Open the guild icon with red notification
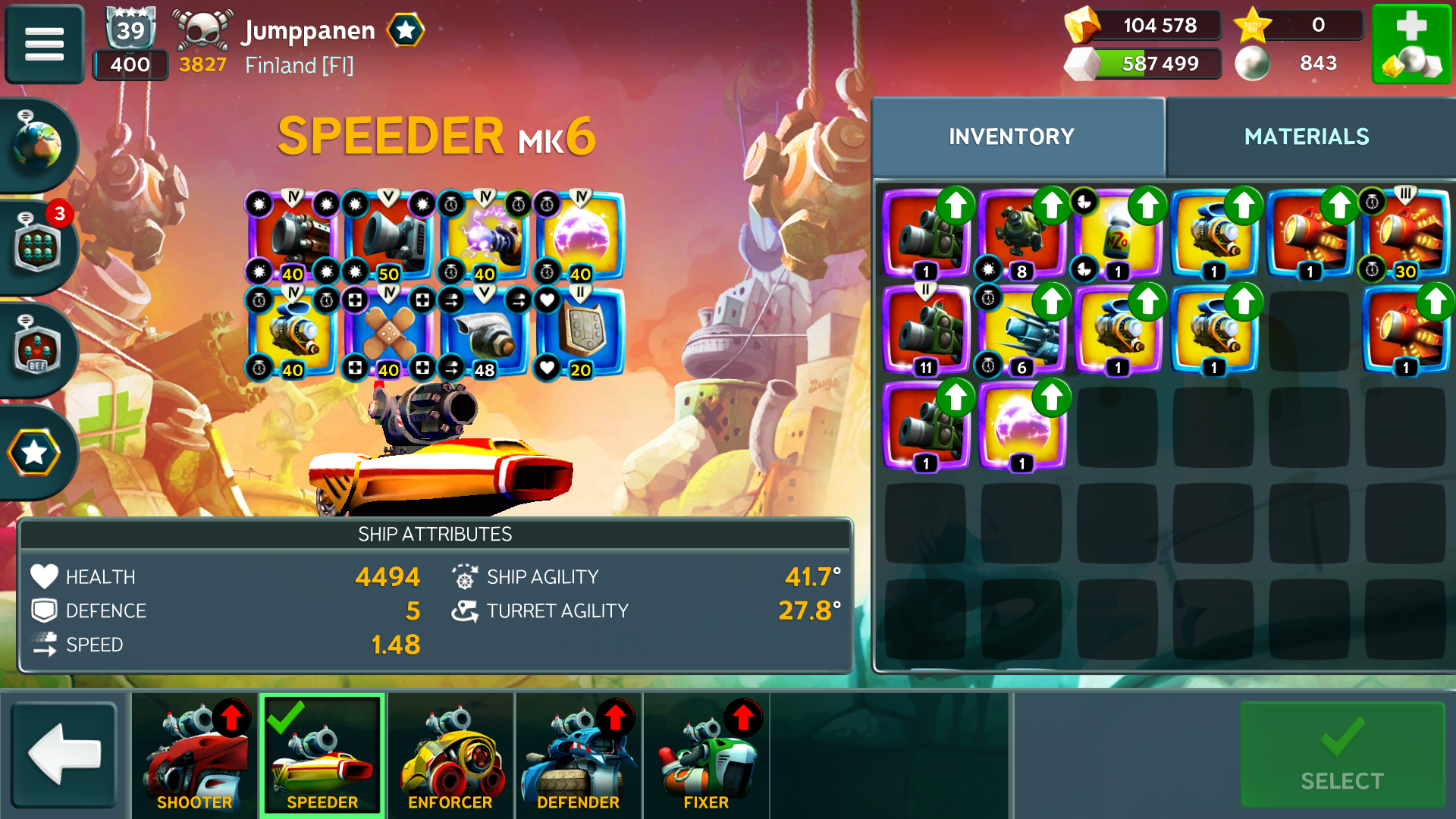The width and height of the screenshot is (1456, 819). tap(38, 246)
